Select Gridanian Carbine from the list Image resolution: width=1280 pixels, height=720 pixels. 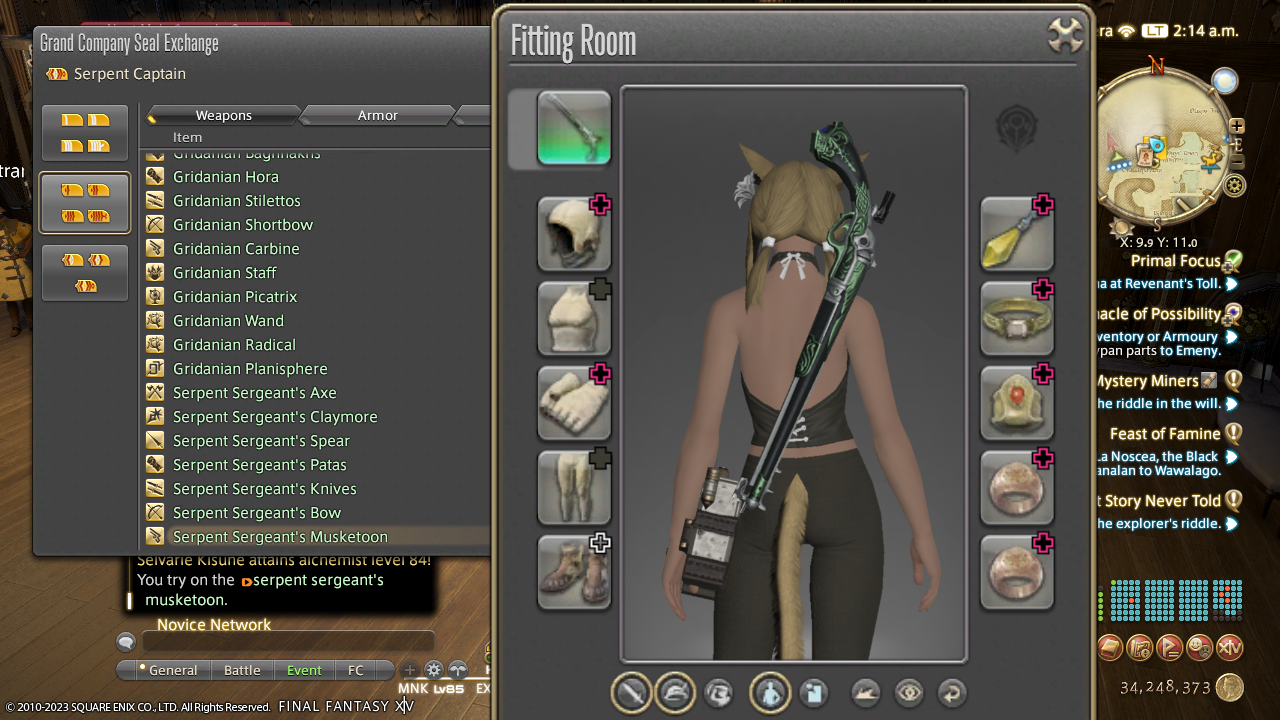pos(236,249)
